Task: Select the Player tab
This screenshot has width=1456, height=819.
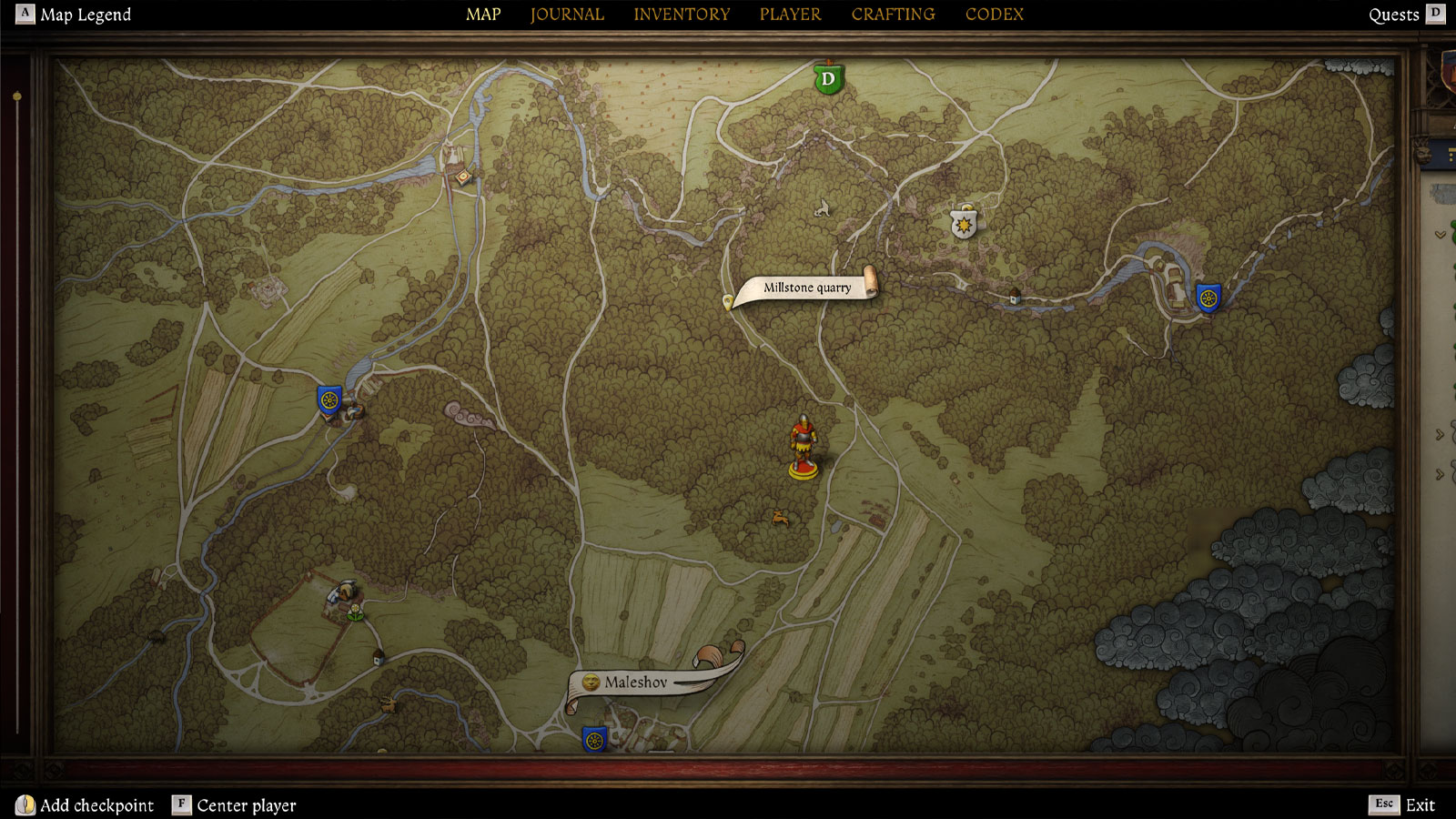Action: point(790,15)
